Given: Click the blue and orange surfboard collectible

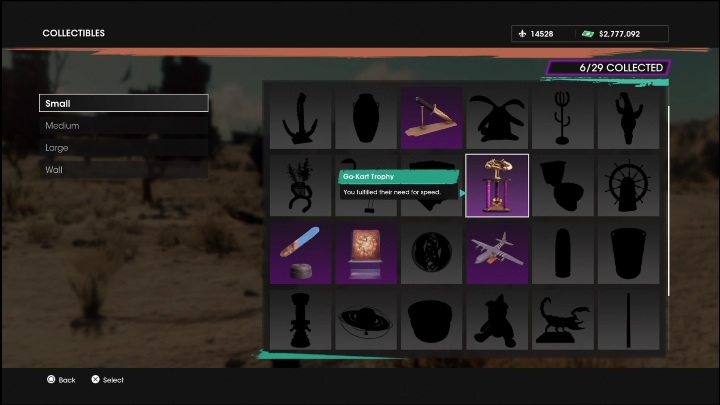Looking at the screenshot, I should [300, 252].
